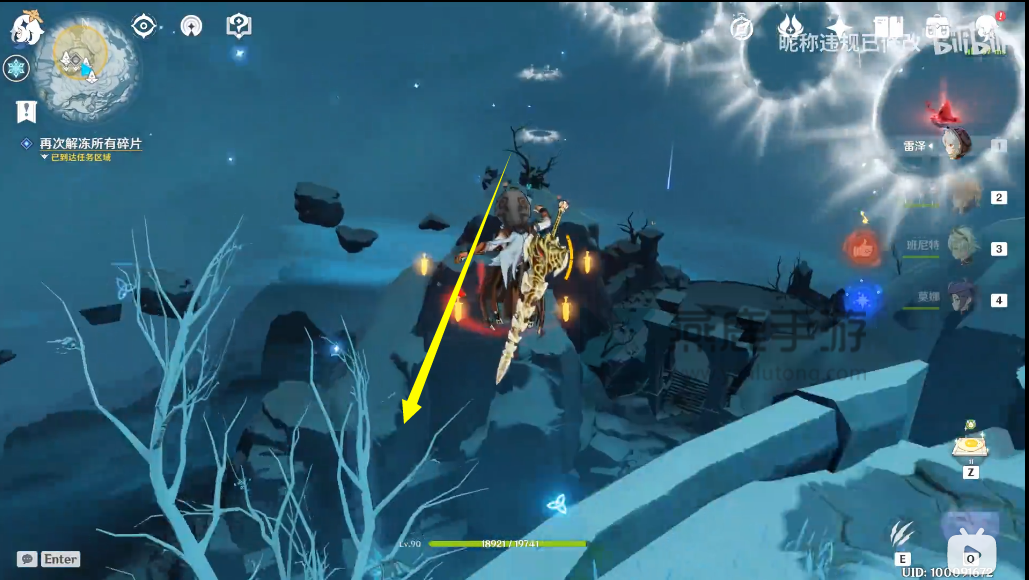The width and height of the screenshot is (1029, 580).
Task: Switch to party member Razor (雷泽)
Action: click(955, 144)
